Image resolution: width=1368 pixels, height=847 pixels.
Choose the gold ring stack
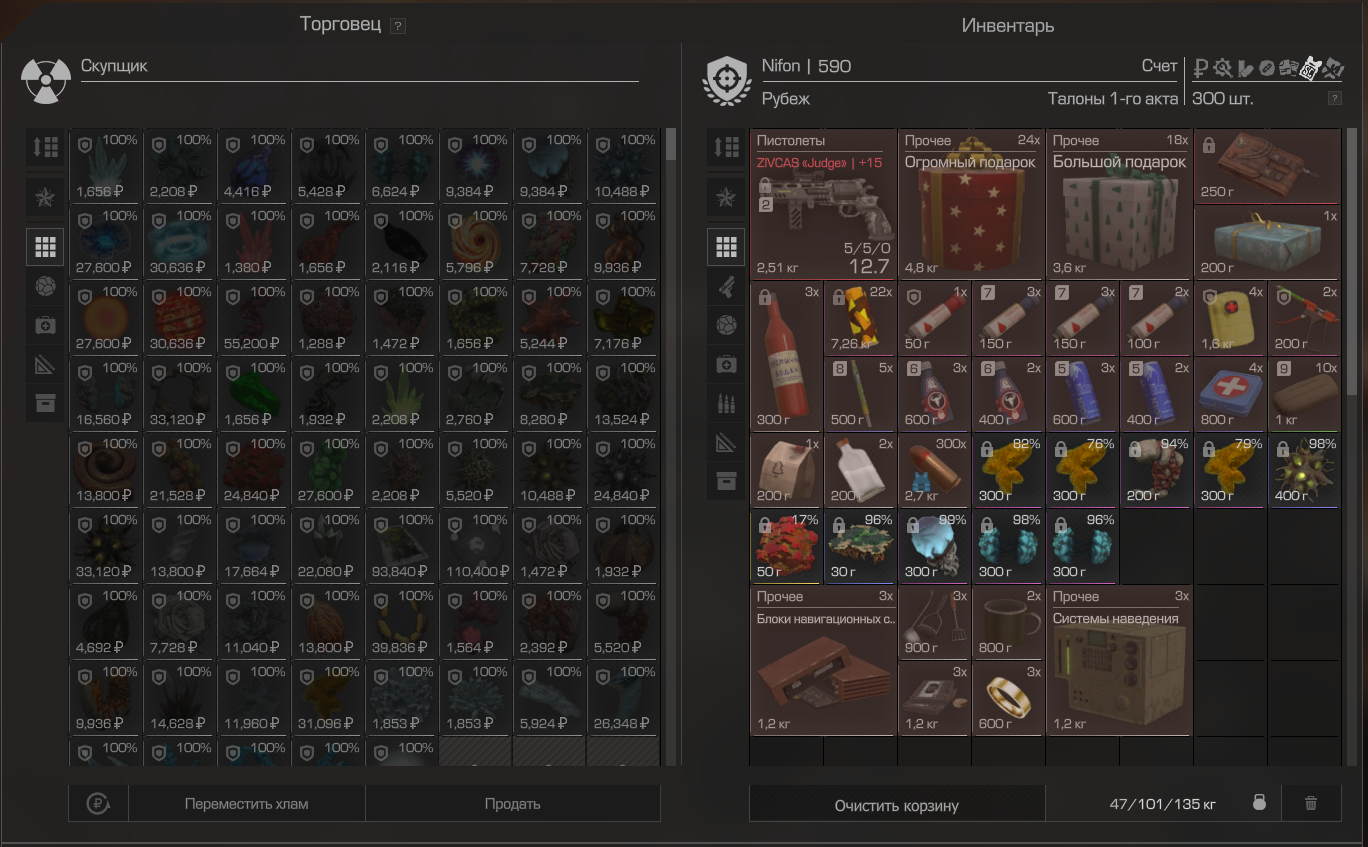pos(1008,698)
